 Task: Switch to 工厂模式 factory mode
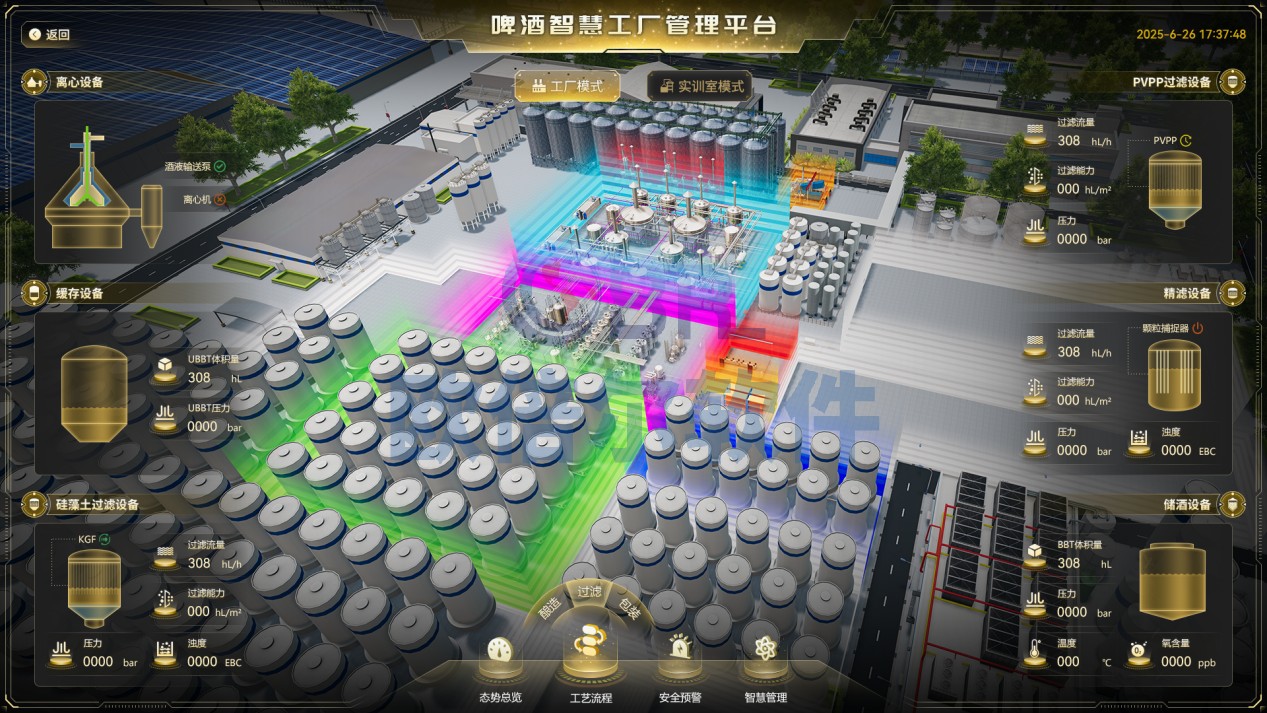[567, 86]
